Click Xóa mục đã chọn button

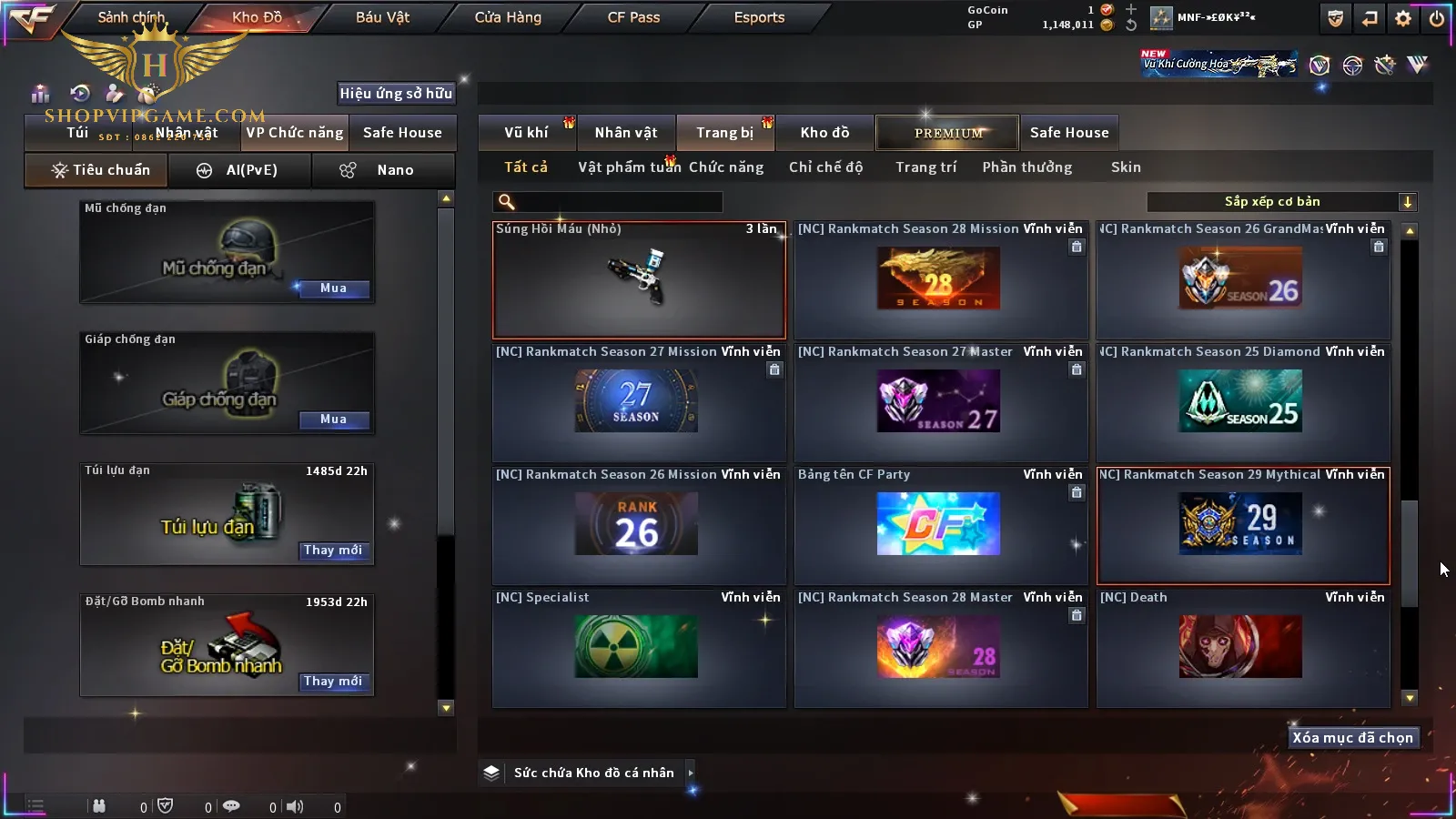coord(1352,738)
